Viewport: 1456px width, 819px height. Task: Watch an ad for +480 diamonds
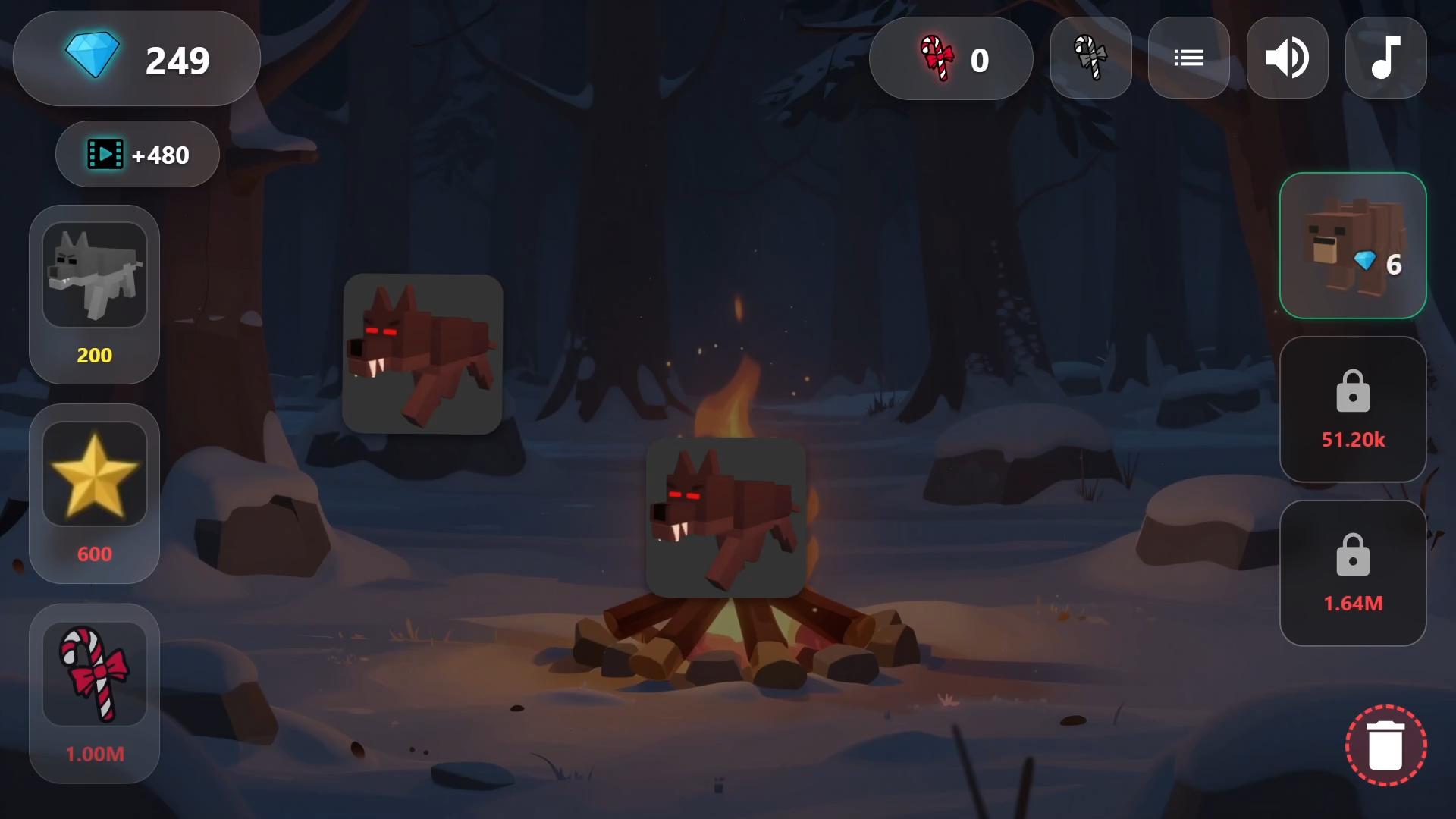click(136, 154)
